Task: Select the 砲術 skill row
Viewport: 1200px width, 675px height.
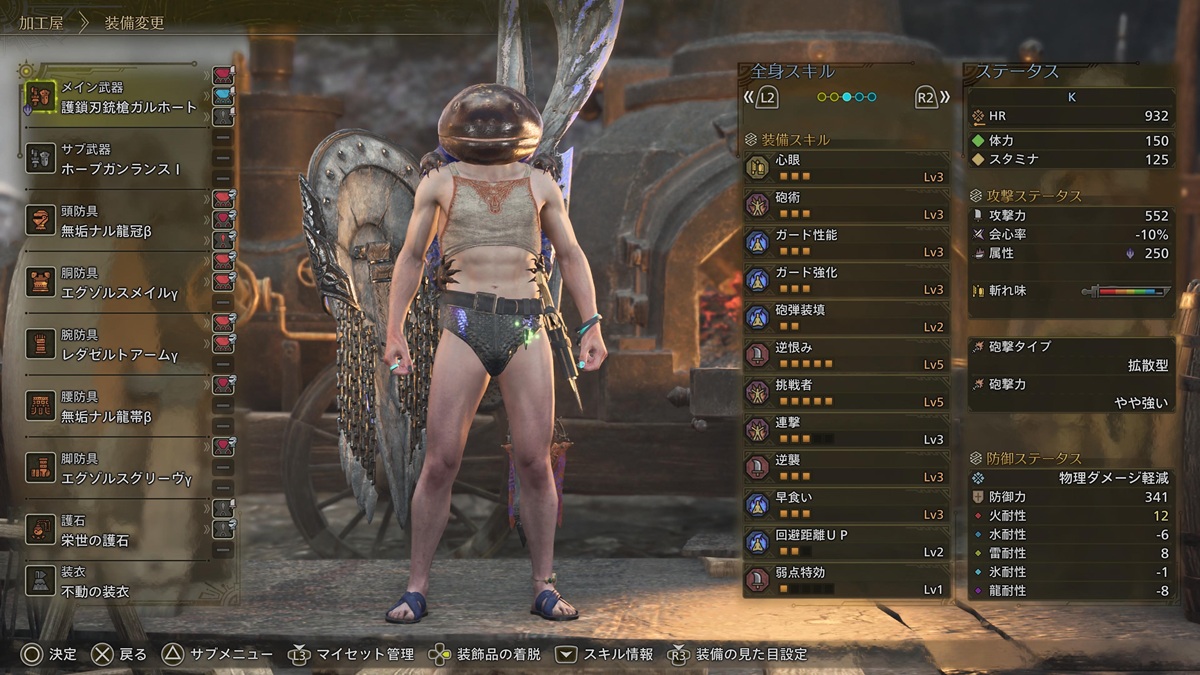Action: click(845, 205)
